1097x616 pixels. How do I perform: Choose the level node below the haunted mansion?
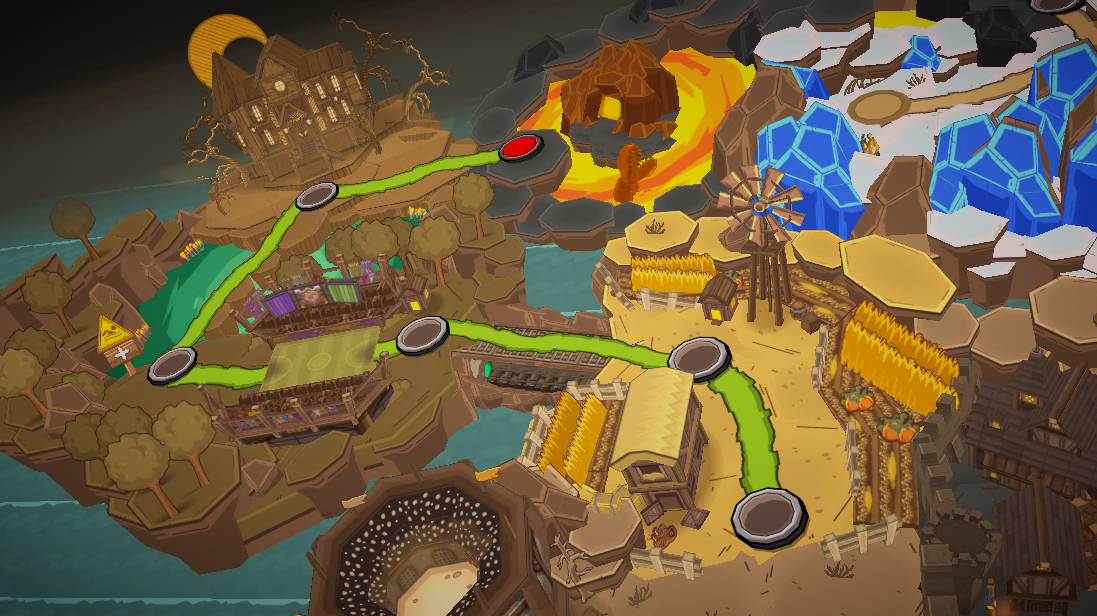pyautogui.click(x=318, y=195)
